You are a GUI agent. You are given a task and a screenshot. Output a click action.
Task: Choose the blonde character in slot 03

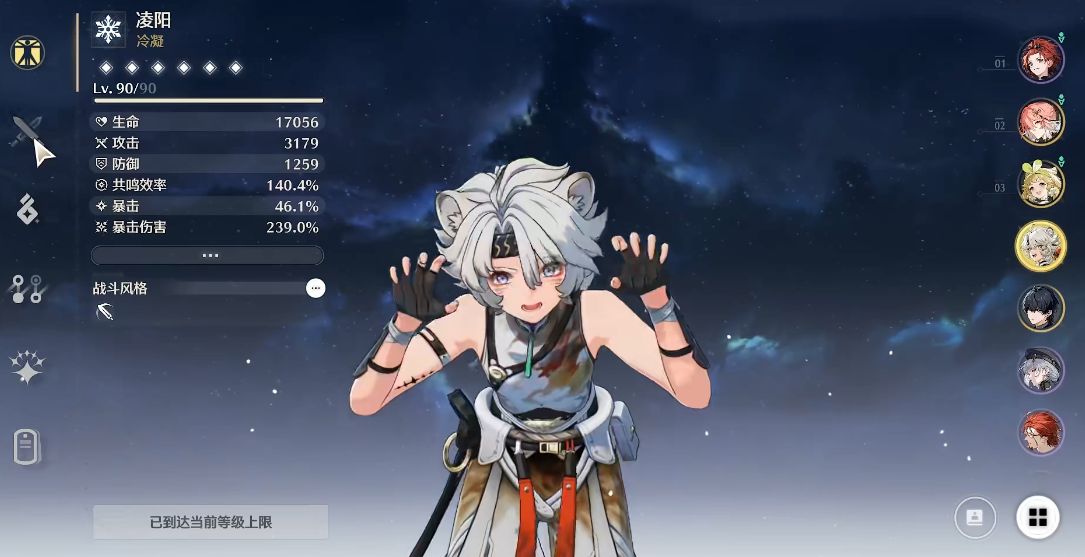1041,184
